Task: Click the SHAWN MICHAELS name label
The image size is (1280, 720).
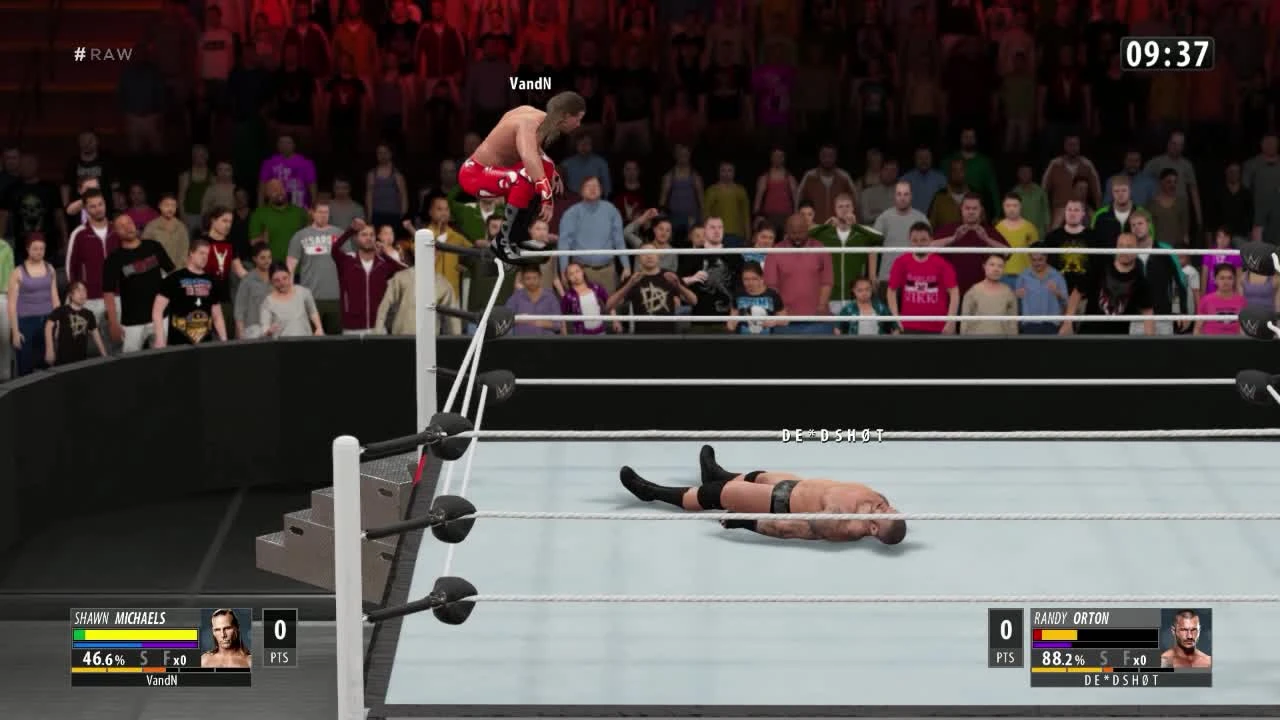Action: pos(120,619)
